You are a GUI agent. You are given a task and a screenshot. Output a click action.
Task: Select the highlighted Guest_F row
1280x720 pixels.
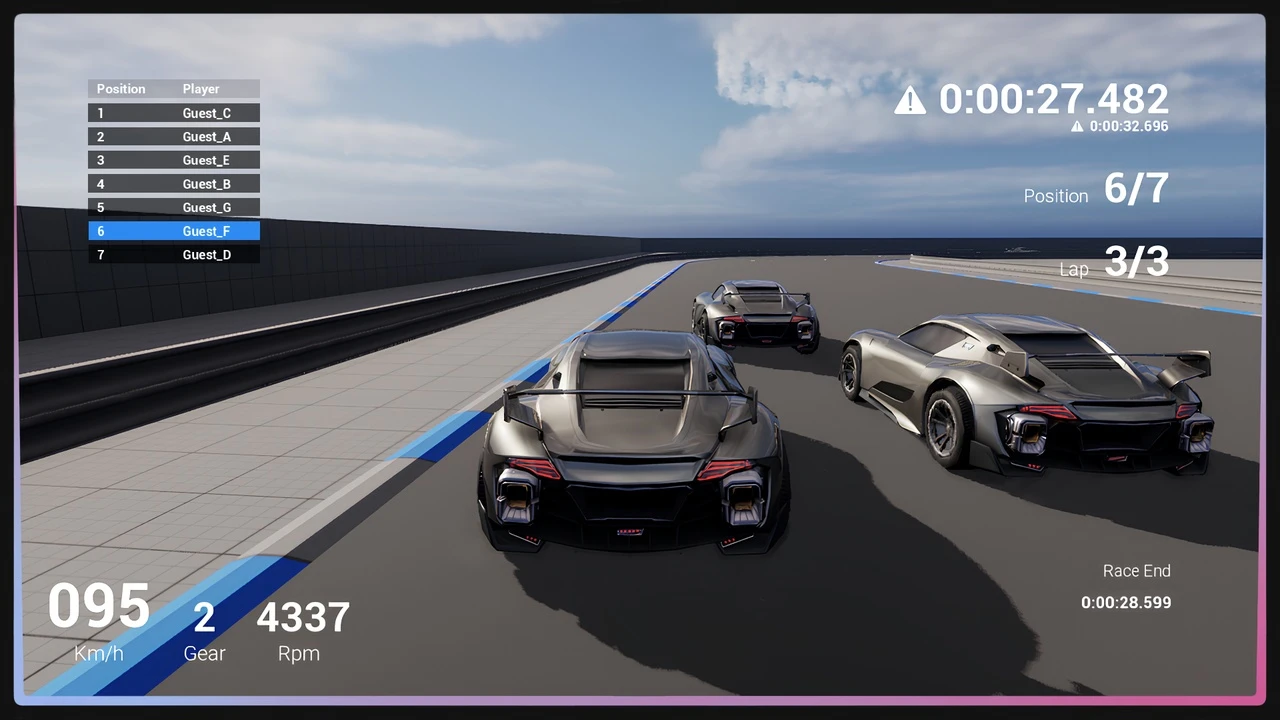(174, 231)
